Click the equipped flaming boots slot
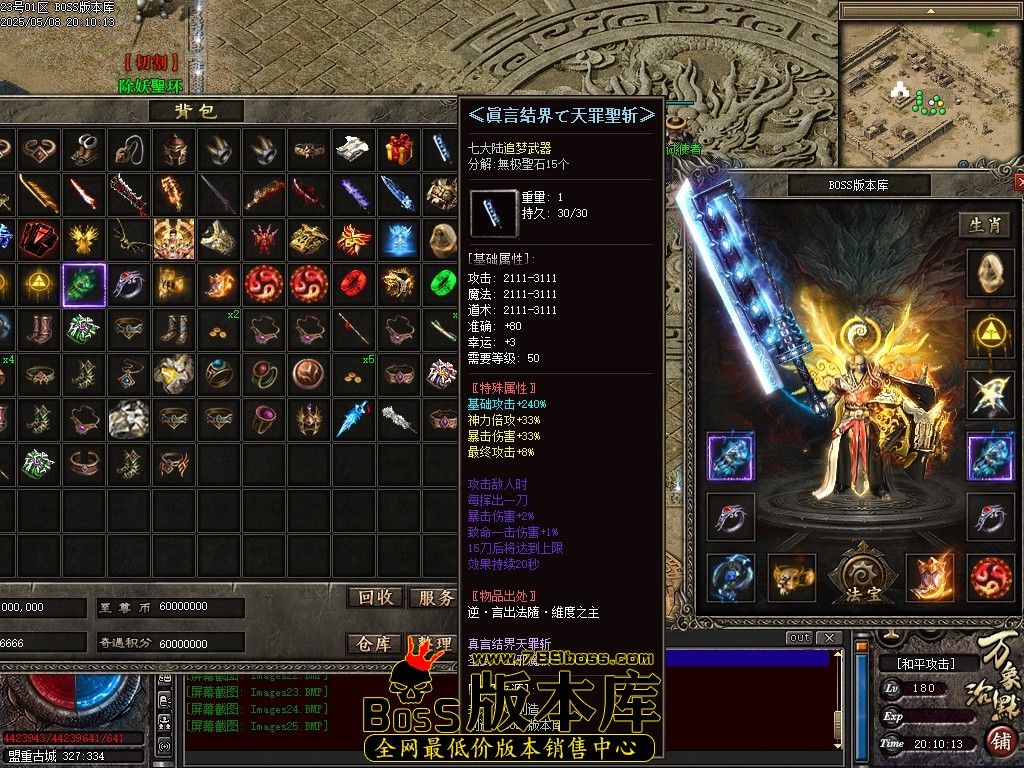The width and height of the screenshot is (1024, 768). [930, 577]
